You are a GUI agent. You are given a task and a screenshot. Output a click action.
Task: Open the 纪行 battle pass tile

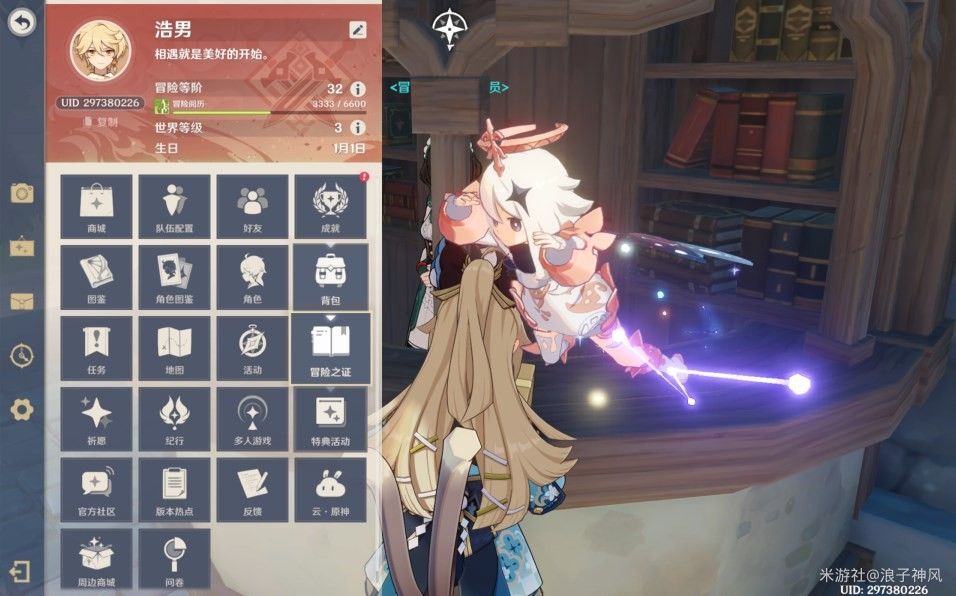(x=174, y=418)
